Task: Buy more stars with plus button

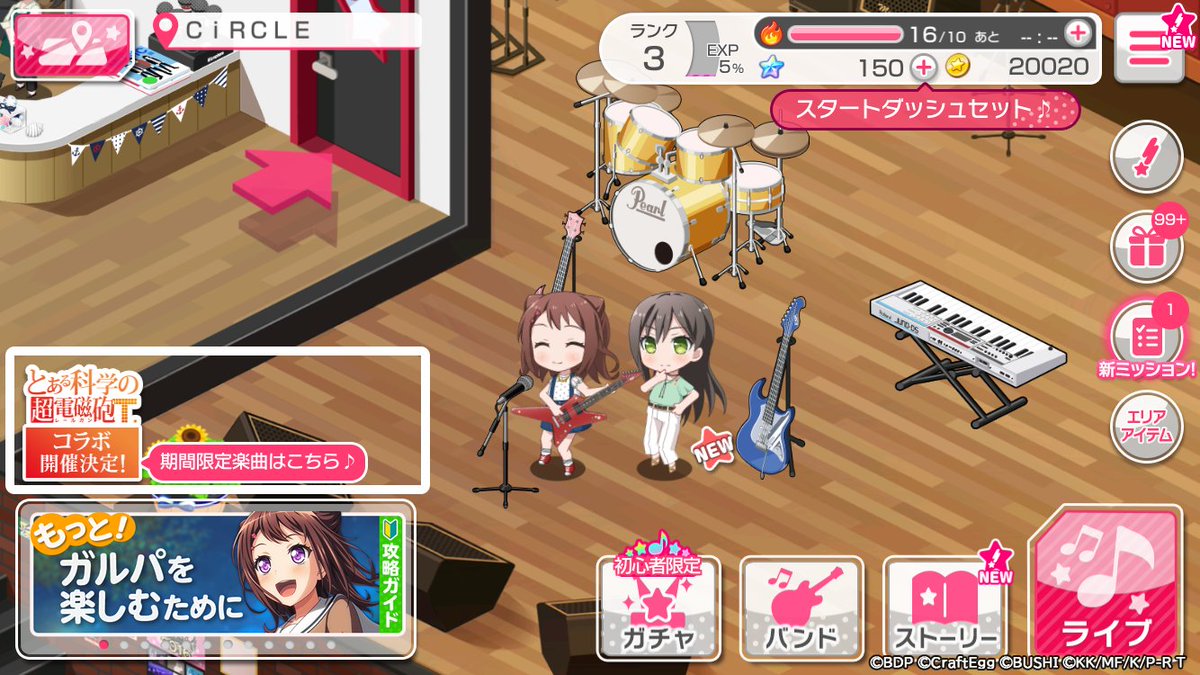Action: (x=923, y=67)
